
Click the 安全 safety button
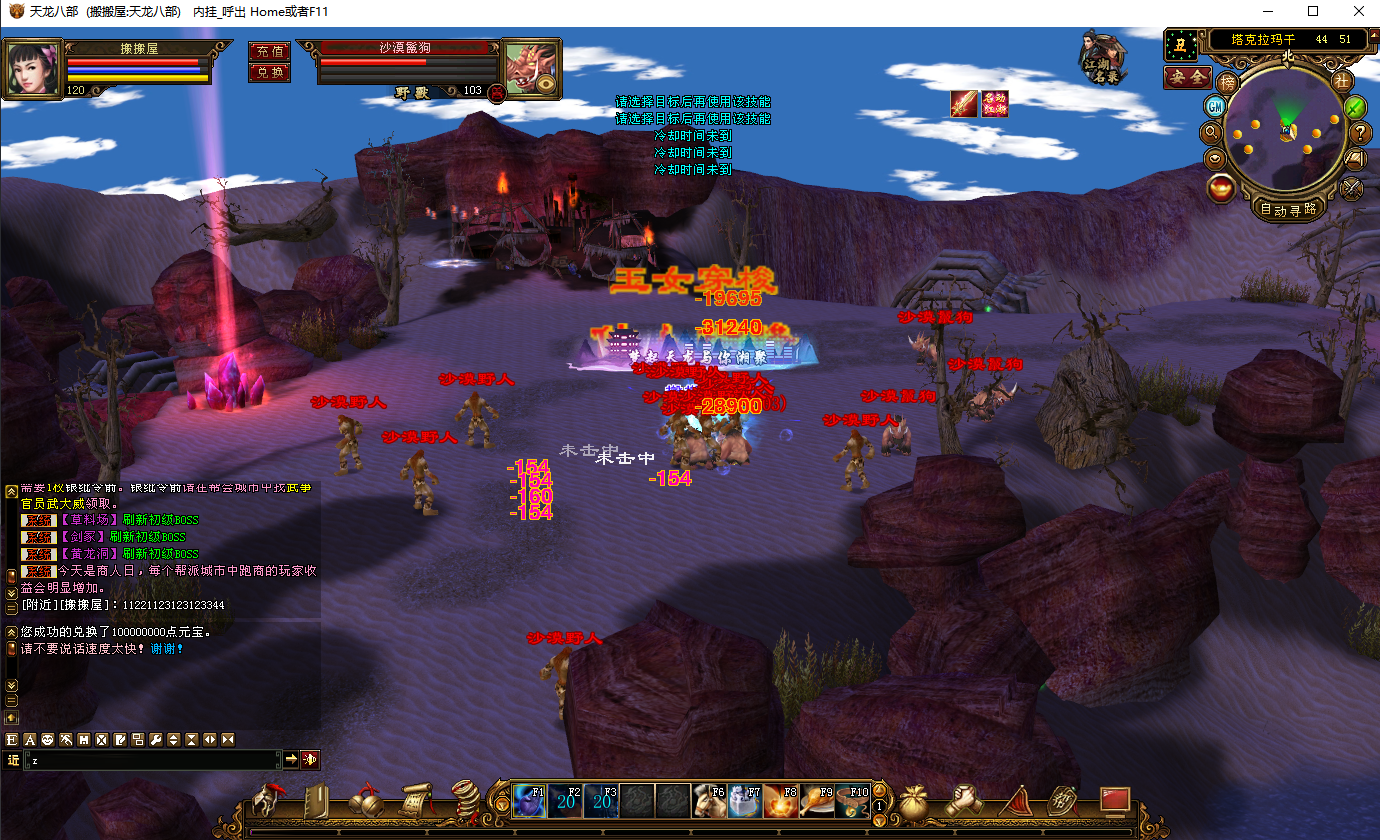coord(1187,77)
